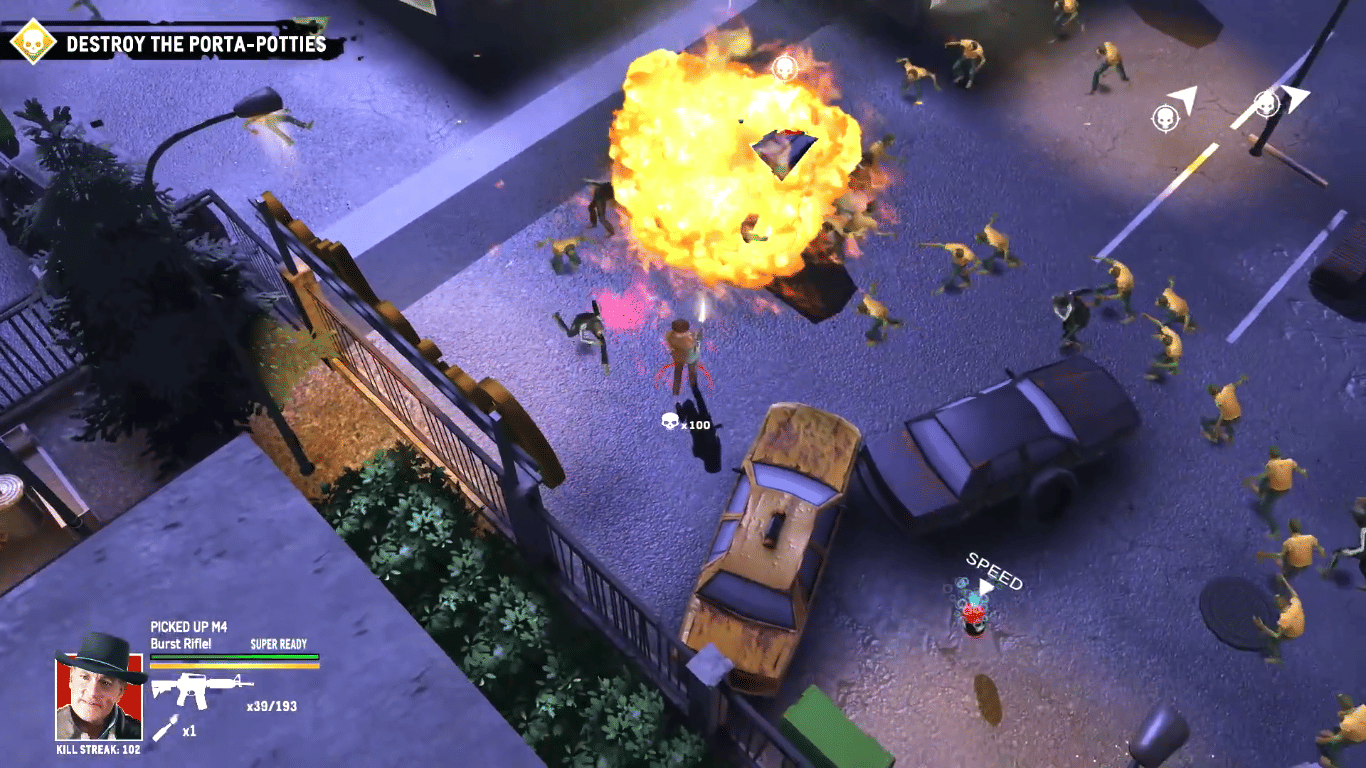1366x768 pixels.
Task: Select the Destroy the Porta-Potties objective
Action: (195, 44)
